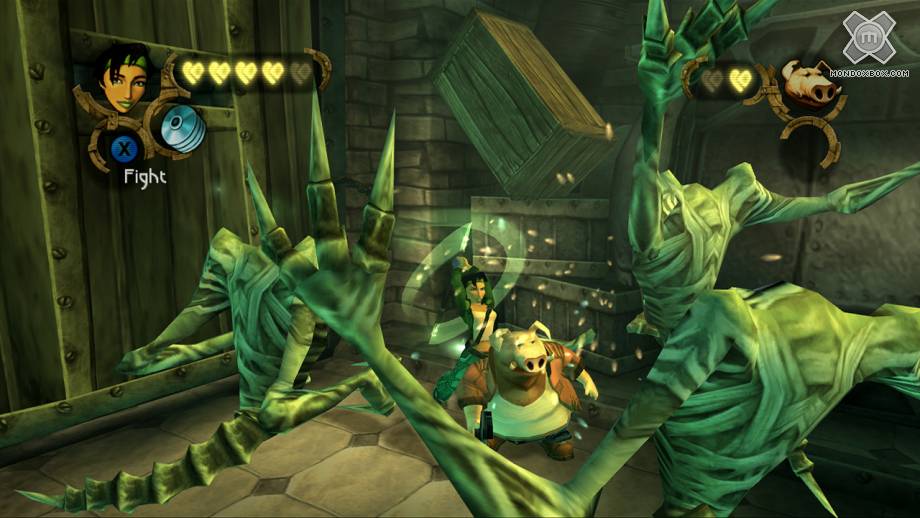Select Jade's character portrait
Viewport: 920px width, 518px height.
point(122,77)
